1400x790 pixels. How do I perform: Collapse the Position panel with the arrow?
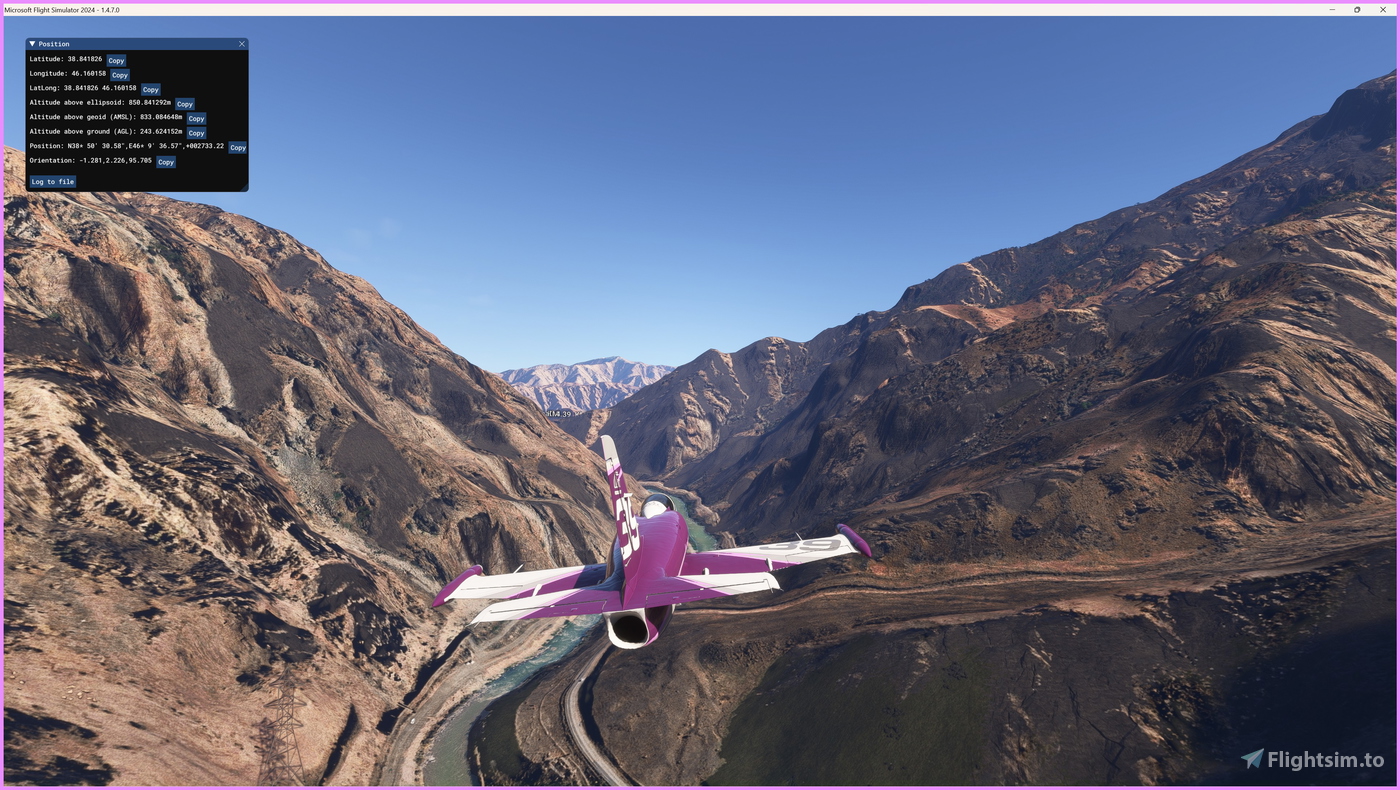[32, 44]
